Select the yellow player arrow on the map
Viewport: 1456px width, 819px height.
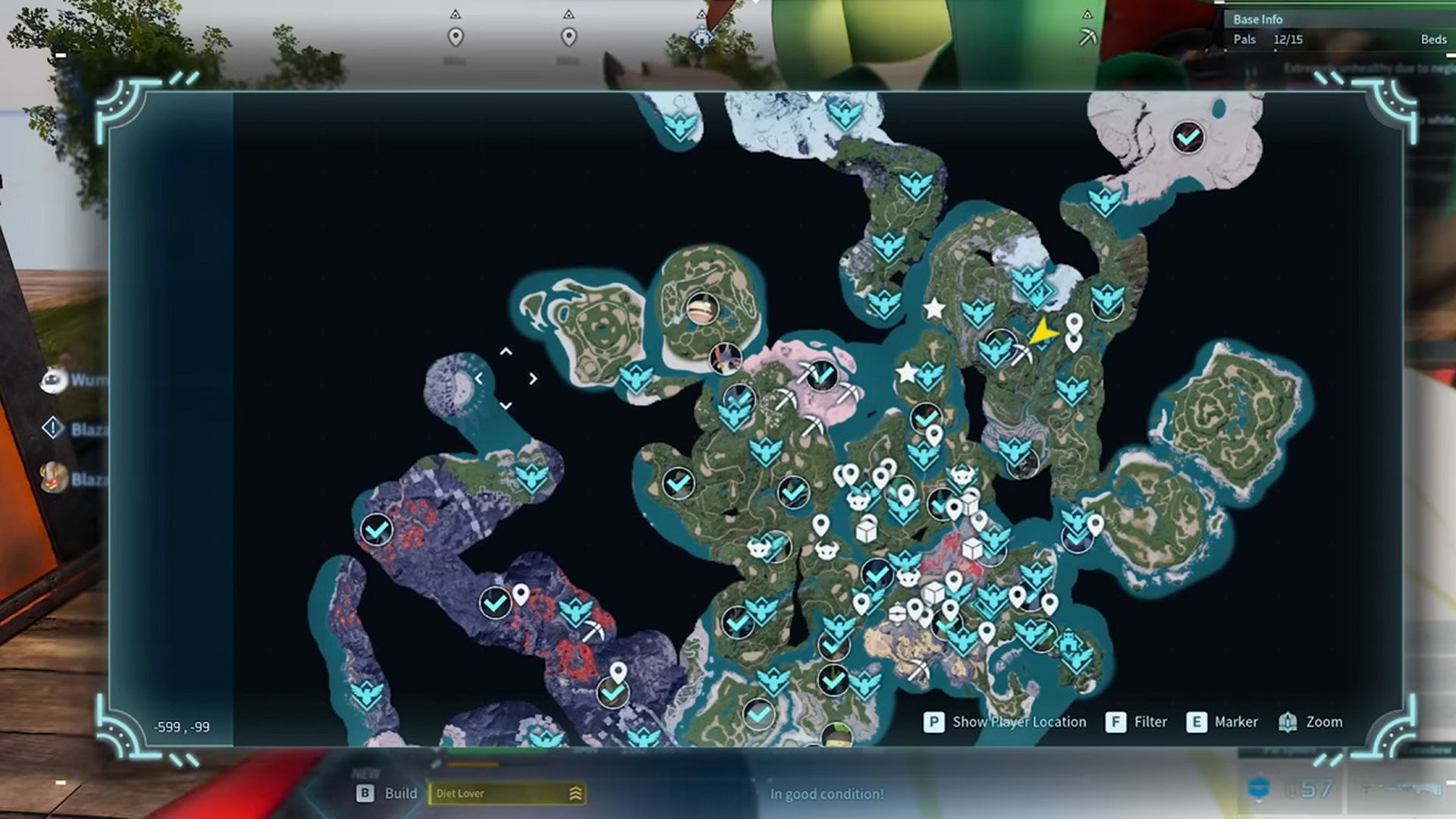pos(1043,331)
